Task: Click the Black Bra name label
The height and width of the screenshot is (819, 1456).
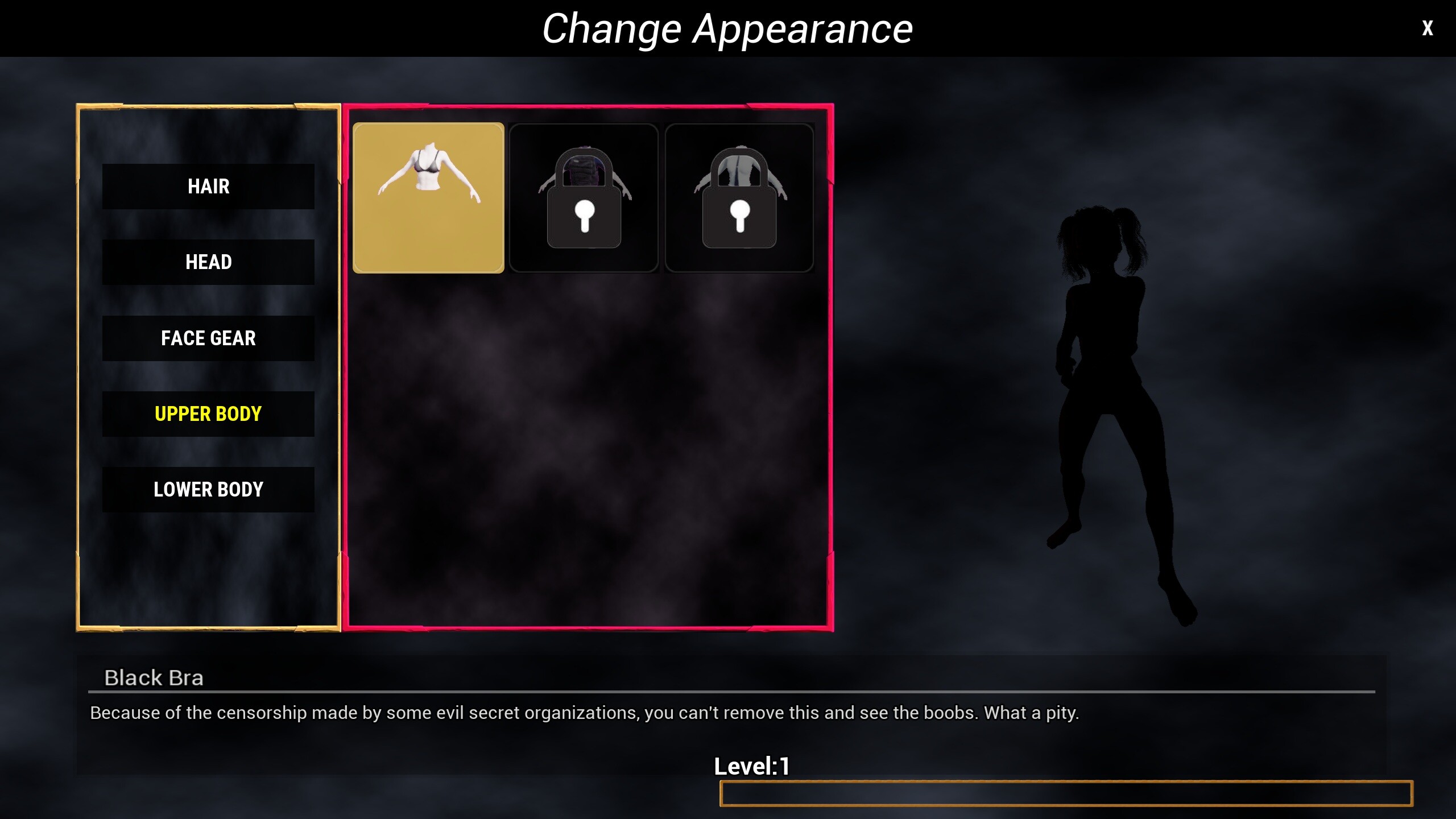Action: (x=154, y=677)
